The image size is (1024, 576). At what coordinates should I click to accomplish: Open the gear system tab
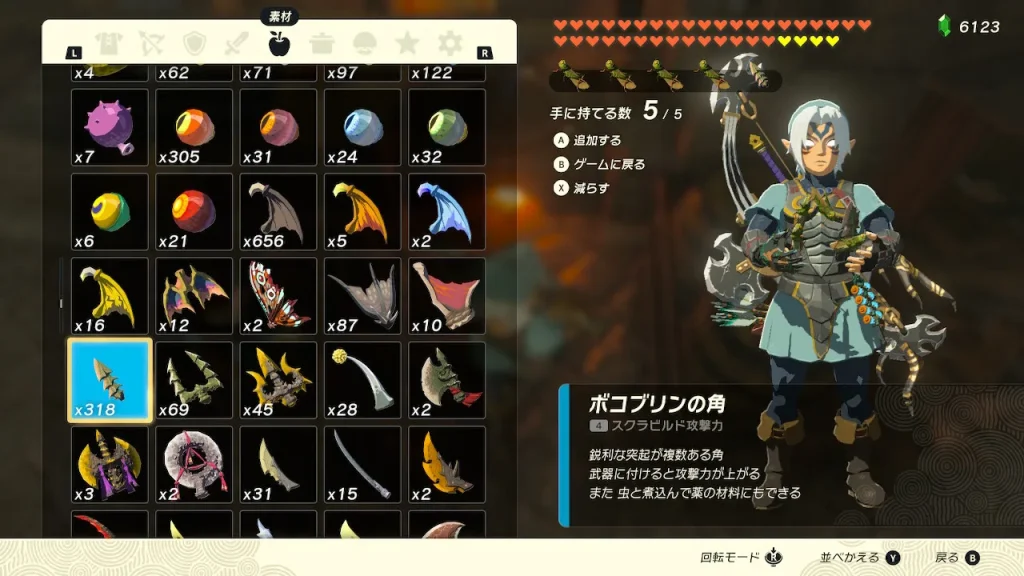coord(451,43)
